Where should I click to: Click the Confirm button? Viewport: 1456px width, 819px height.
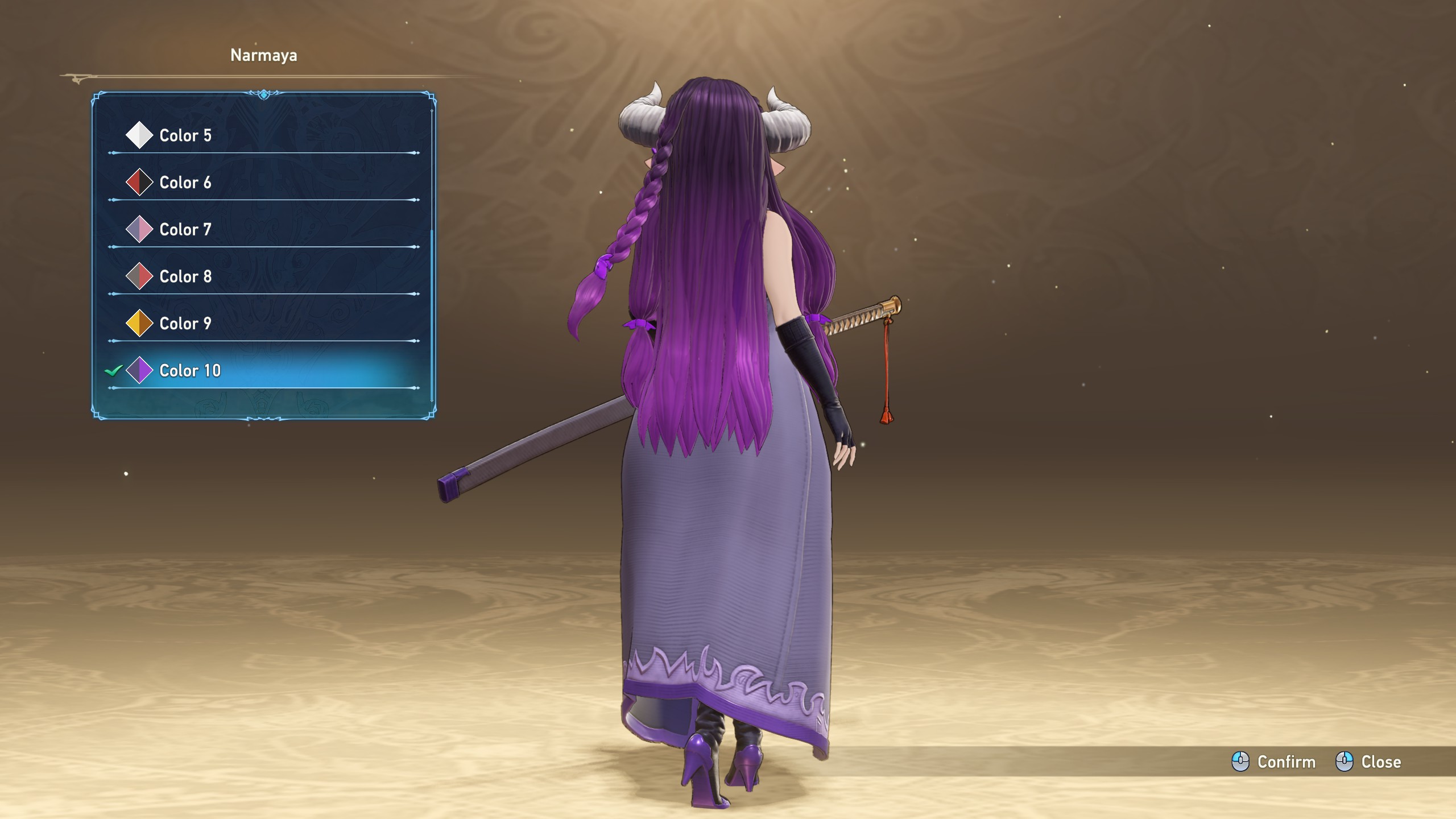(1274, 762)
